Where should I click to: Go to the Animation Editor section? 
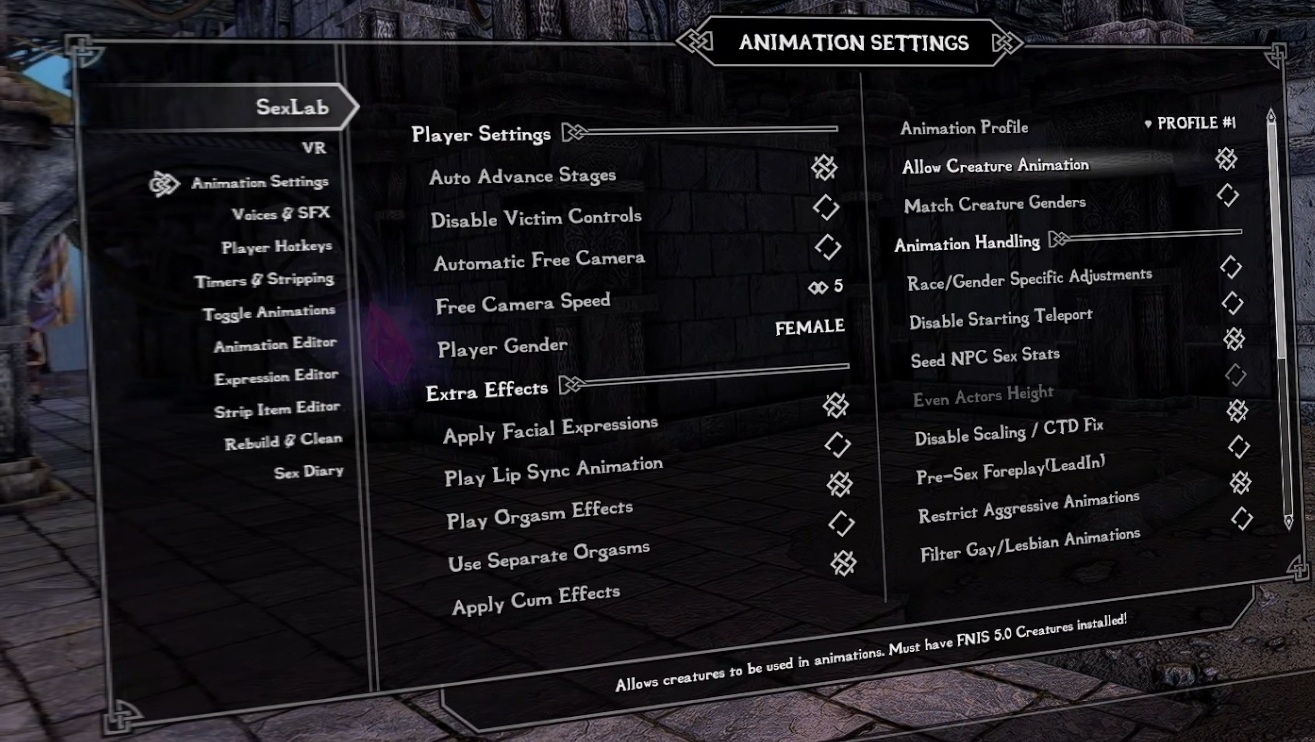click(276, 342)
